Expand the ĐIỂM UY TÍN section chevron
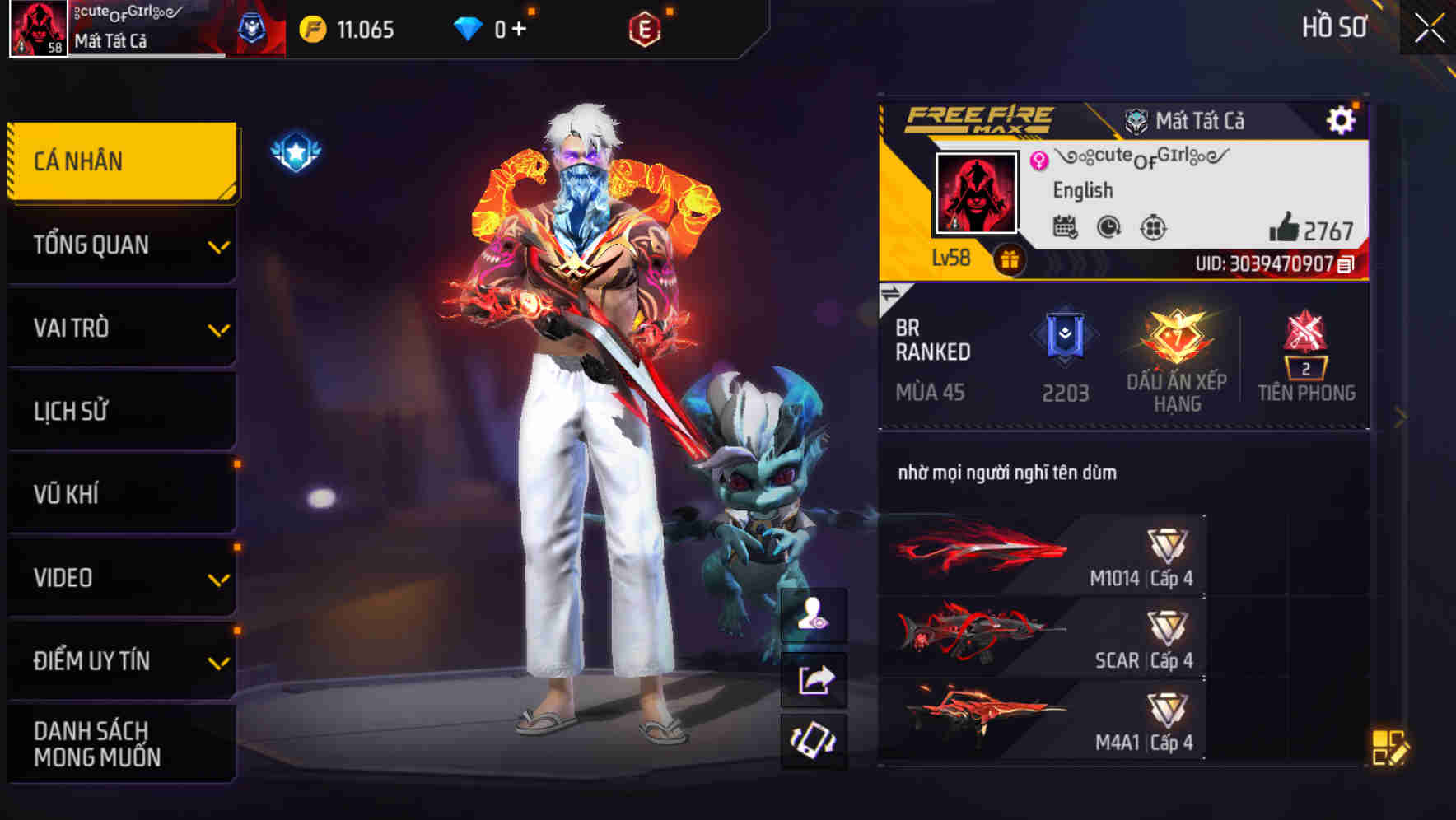 point(218,661)
